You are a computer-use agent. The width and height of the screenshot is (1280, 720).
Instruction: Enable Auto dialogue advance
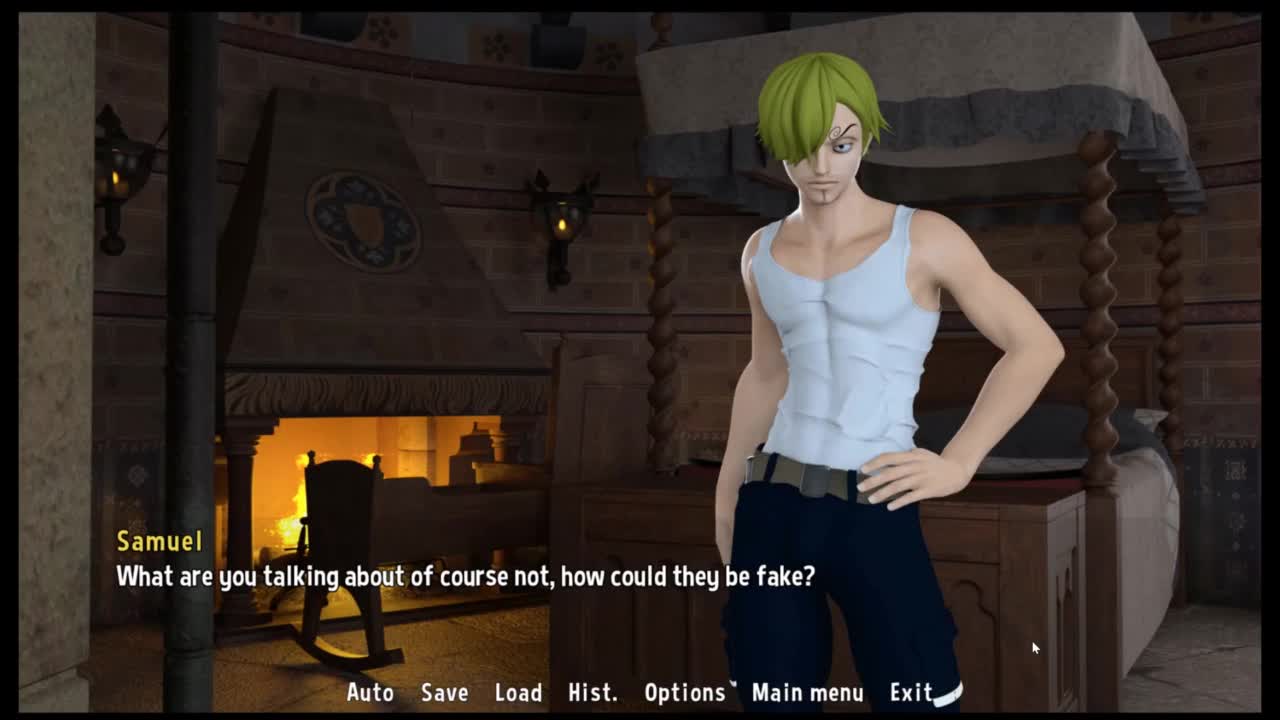370,692
